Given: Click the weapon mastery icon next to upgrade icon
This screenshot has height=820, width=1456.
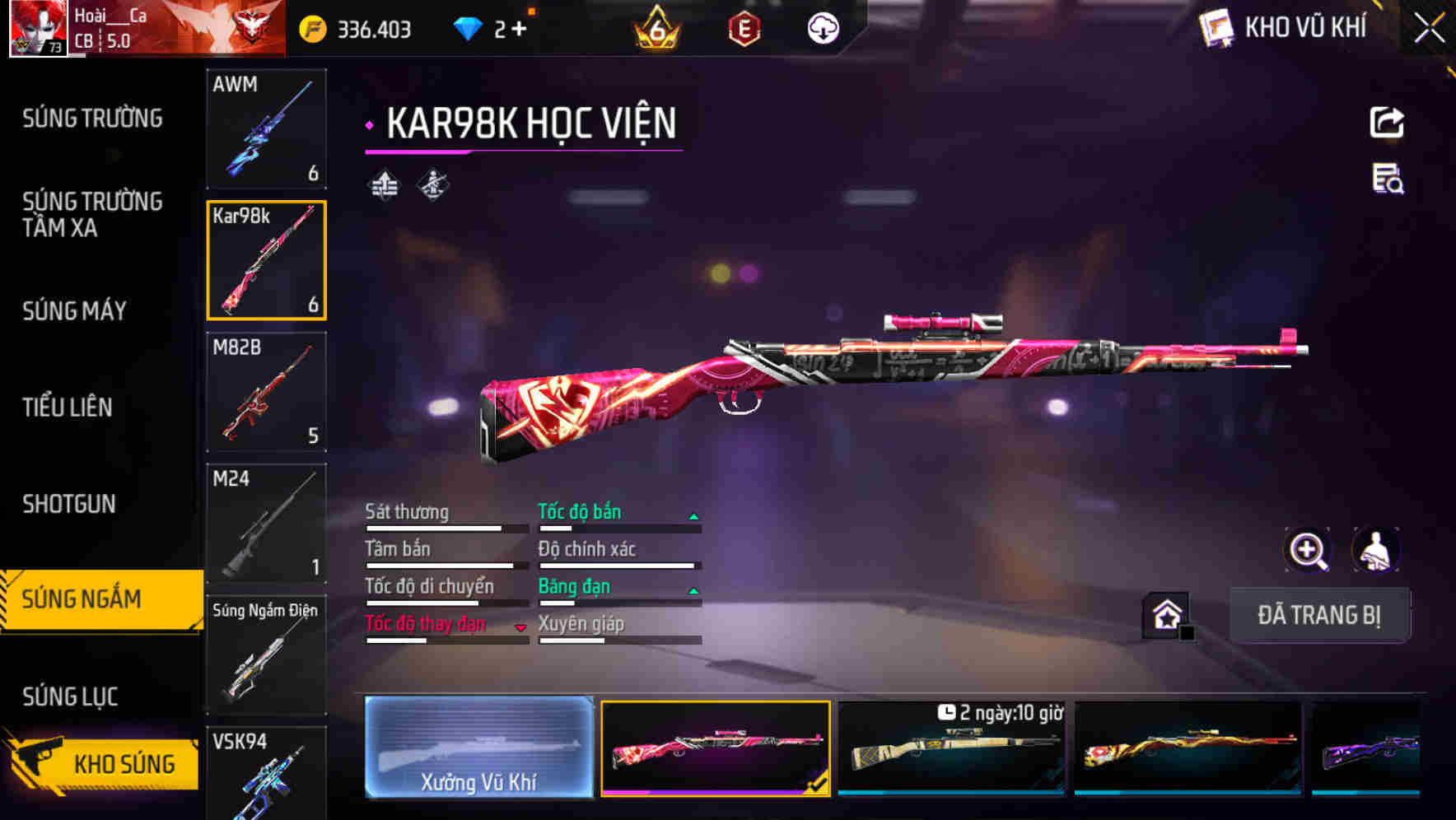Looking at the screenshot, I should (x=432, y=186).
